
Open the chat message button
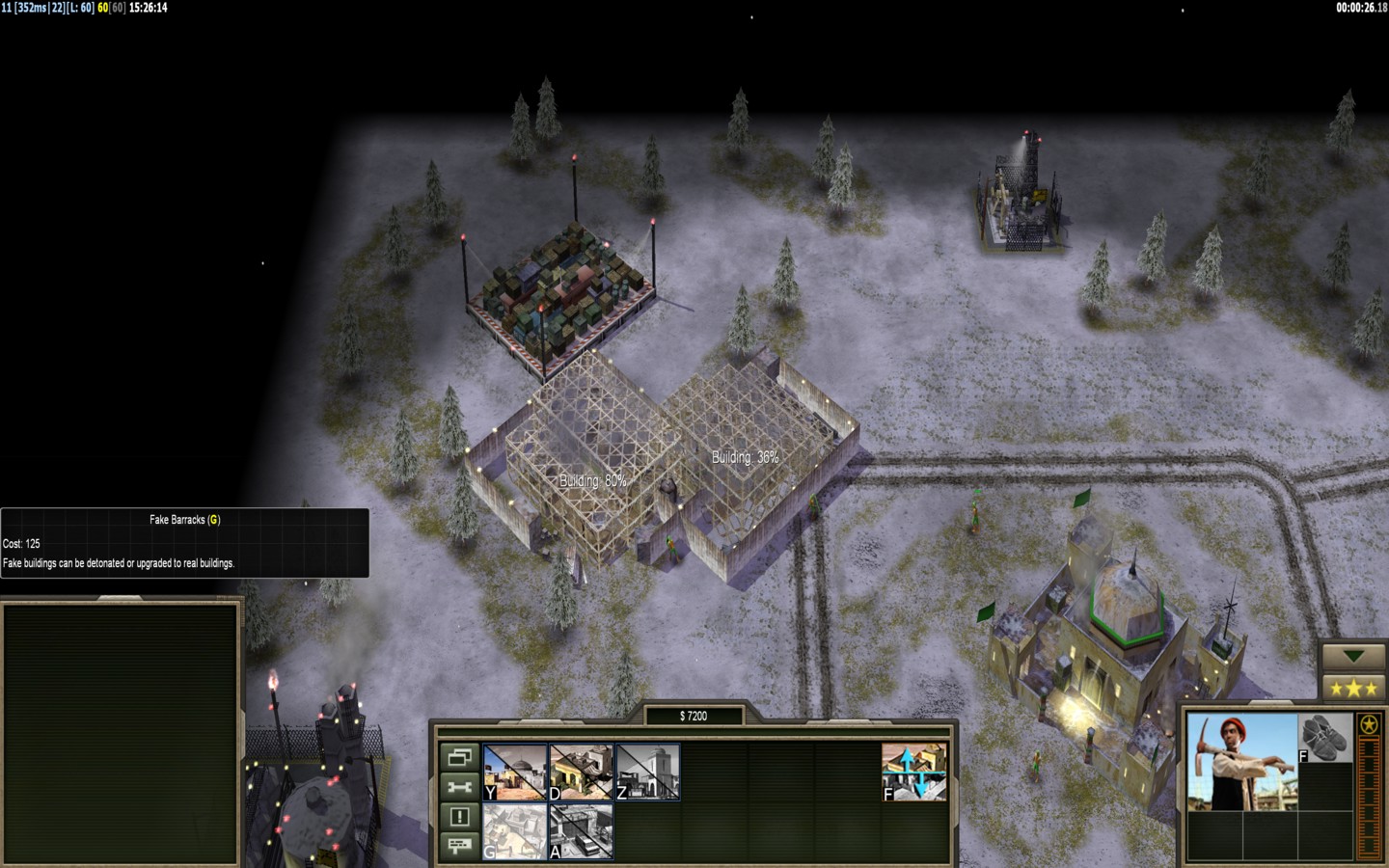[x=459, y=846]
